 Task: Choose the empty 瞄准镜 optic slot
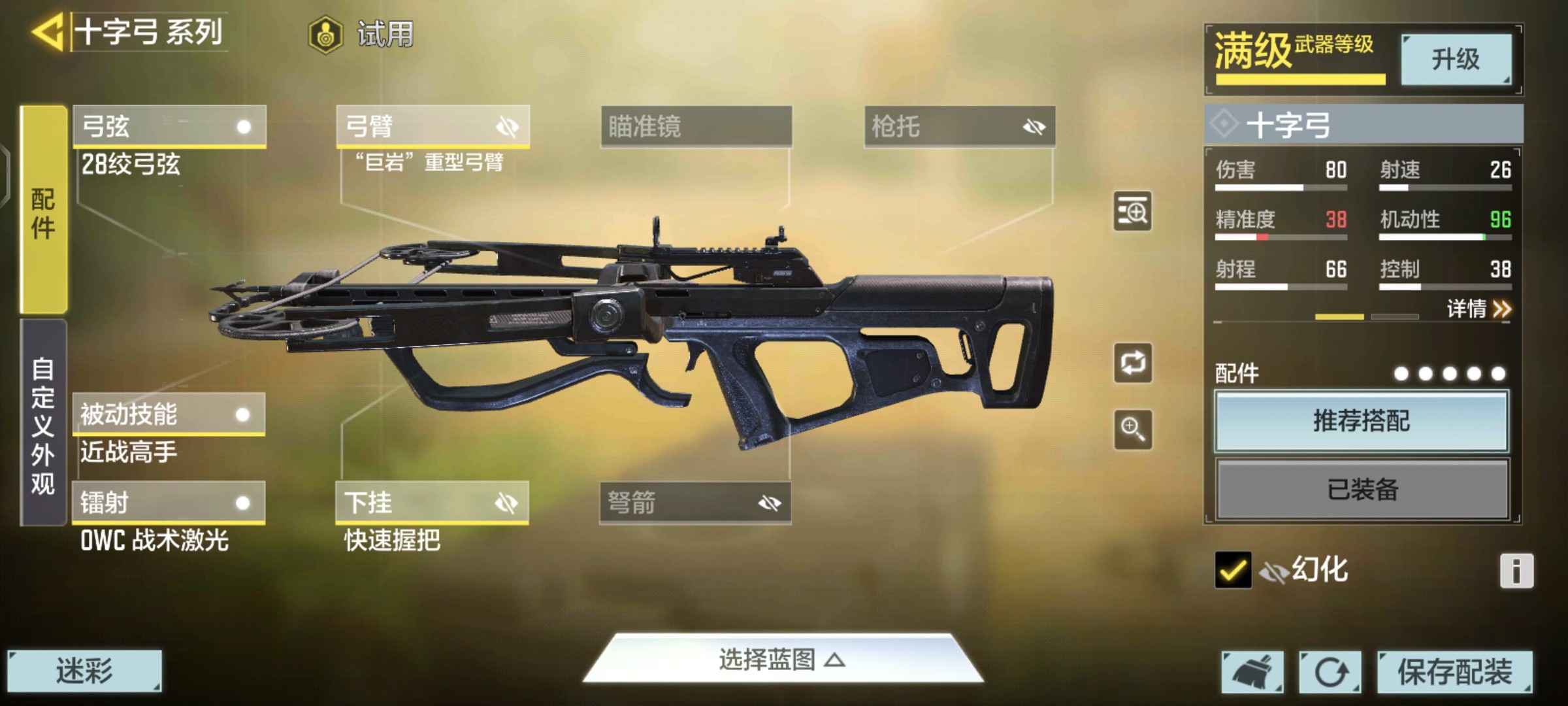696,126
